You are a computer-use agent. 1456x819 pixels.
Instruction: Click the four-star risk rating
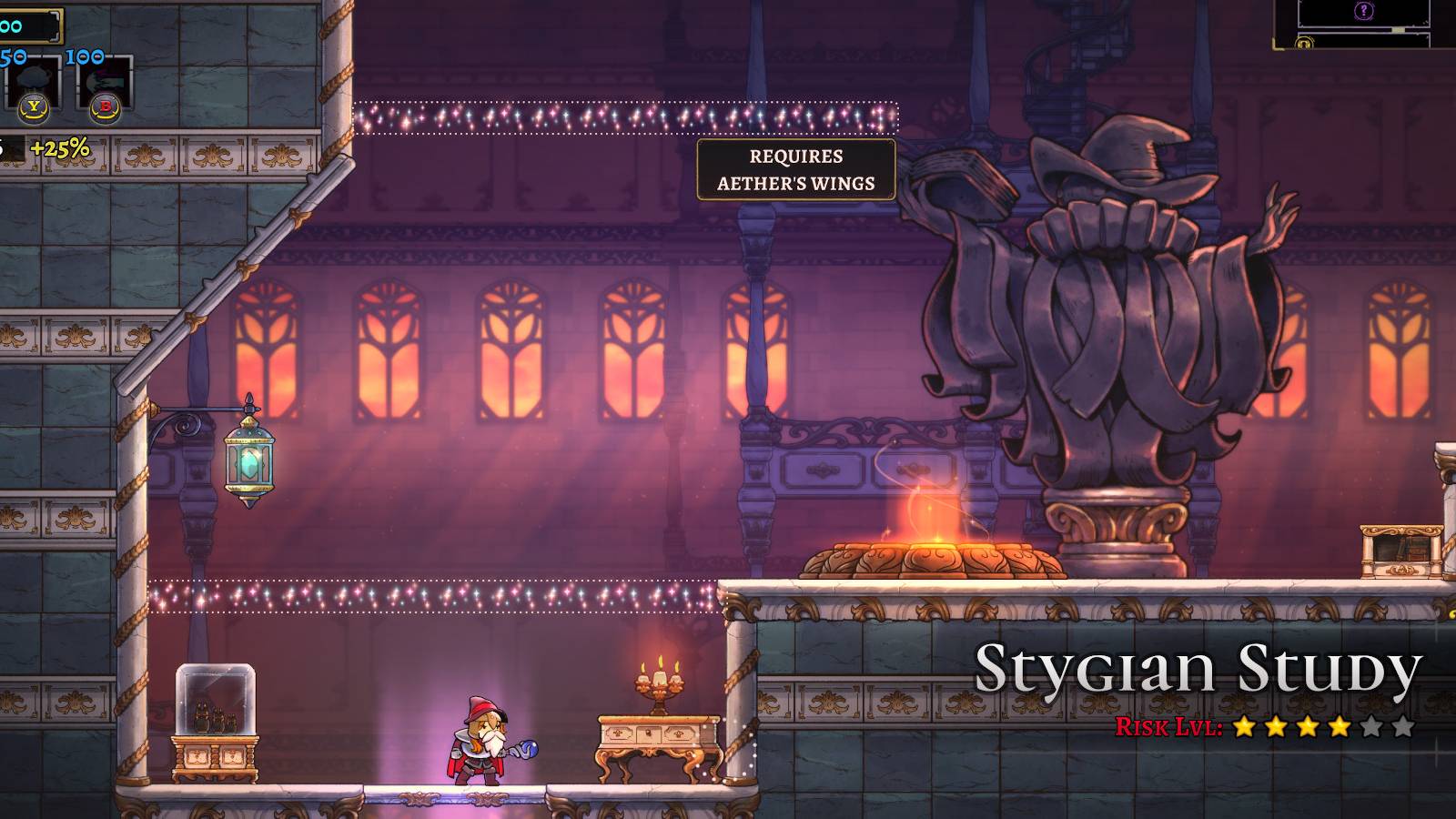click(x=1292, y=728)
